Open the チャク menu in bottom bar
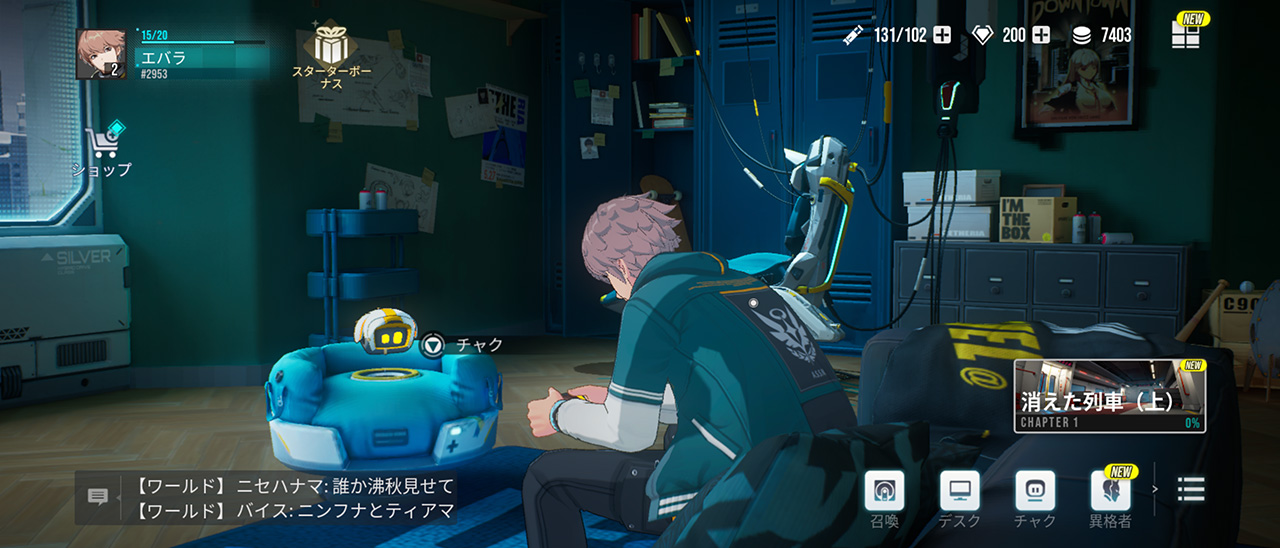The height and width of the screenshot is (548, 1280). 1034,491
